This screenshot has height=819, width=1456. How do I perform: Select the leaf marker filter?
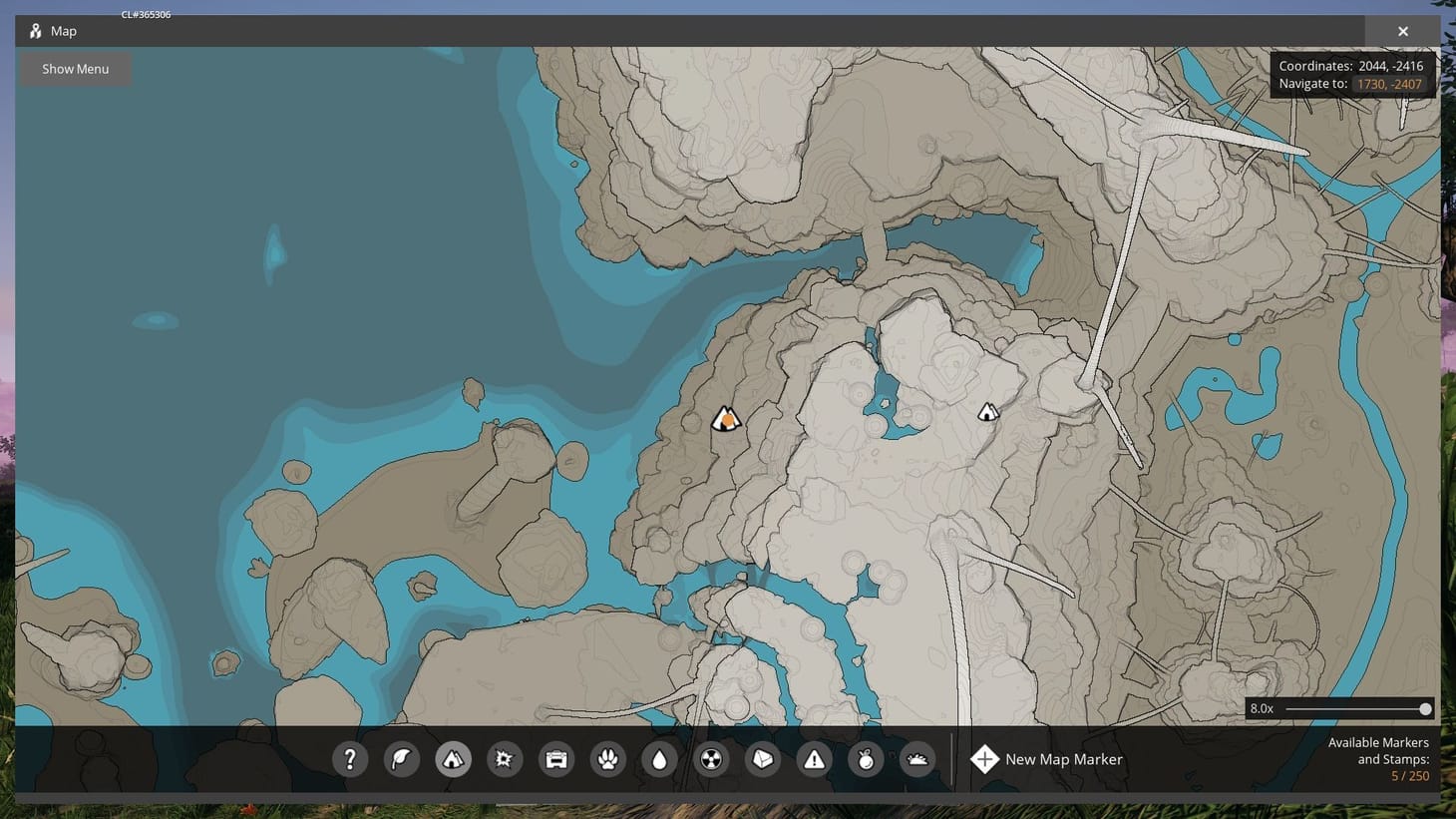(402, 759)
